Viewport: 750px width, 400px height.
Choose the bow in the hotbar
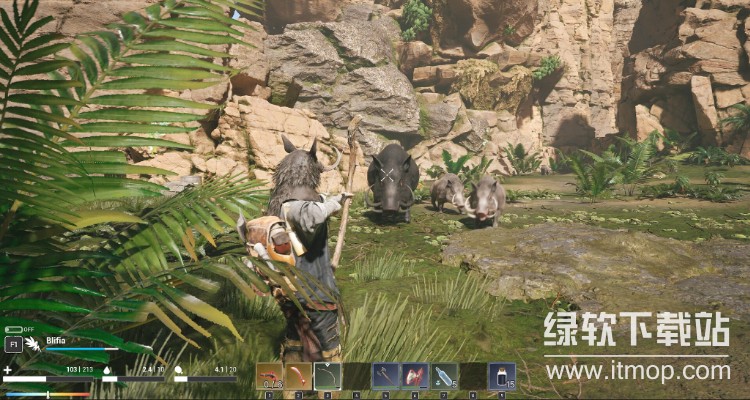[328, 376]
